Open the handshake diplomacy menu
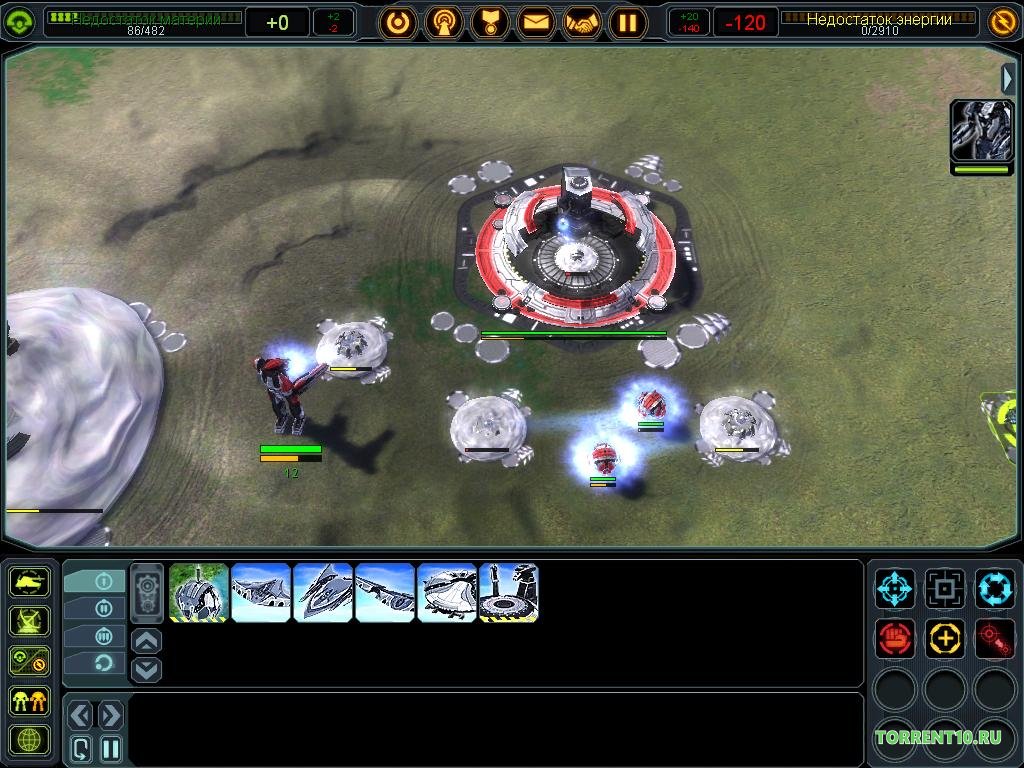The image size is (1024, 768). (582, 21)
